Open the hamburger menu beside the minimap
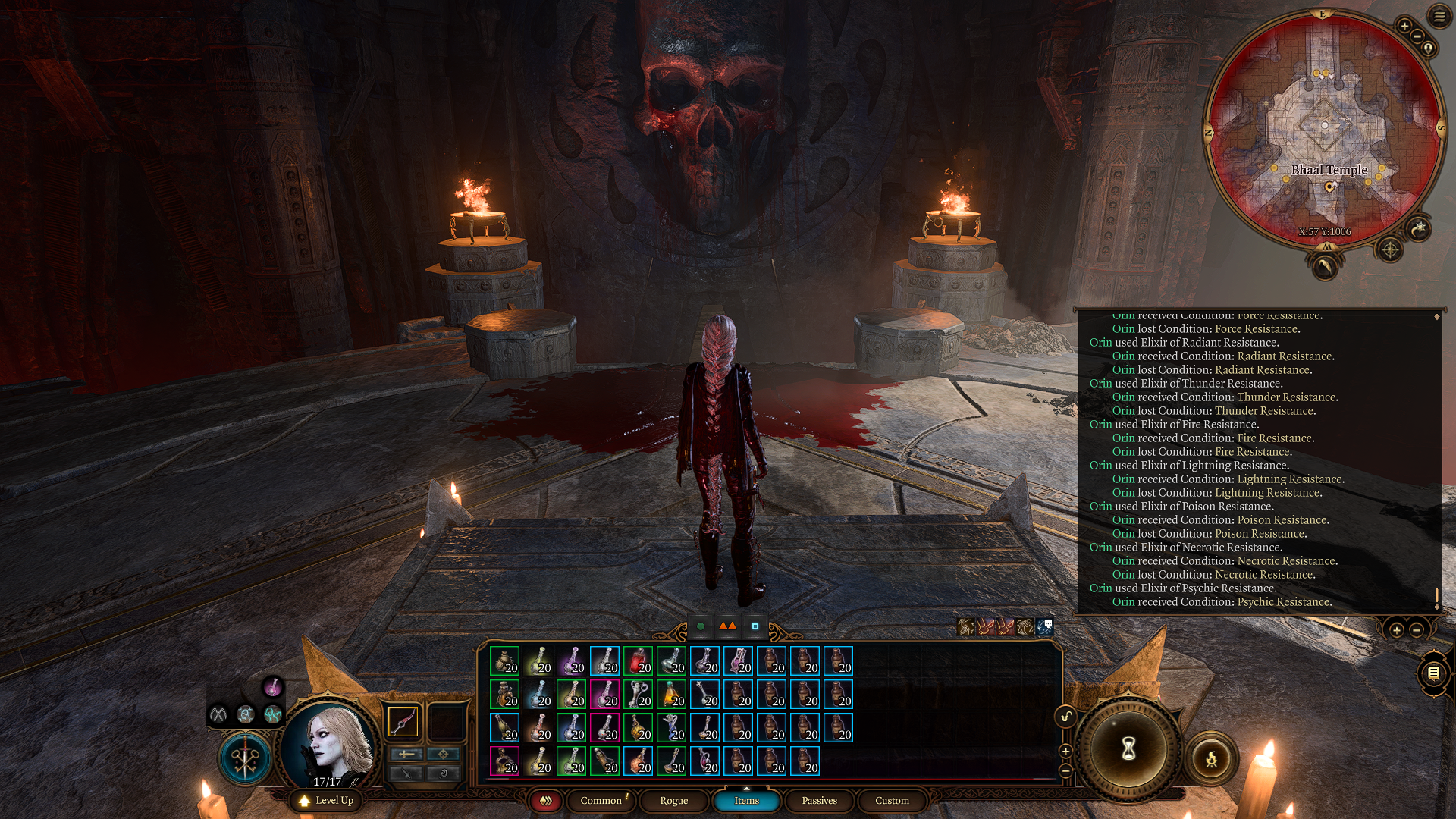Image resolution: width=1456 pixels, height=819 pixels. 1439,16
